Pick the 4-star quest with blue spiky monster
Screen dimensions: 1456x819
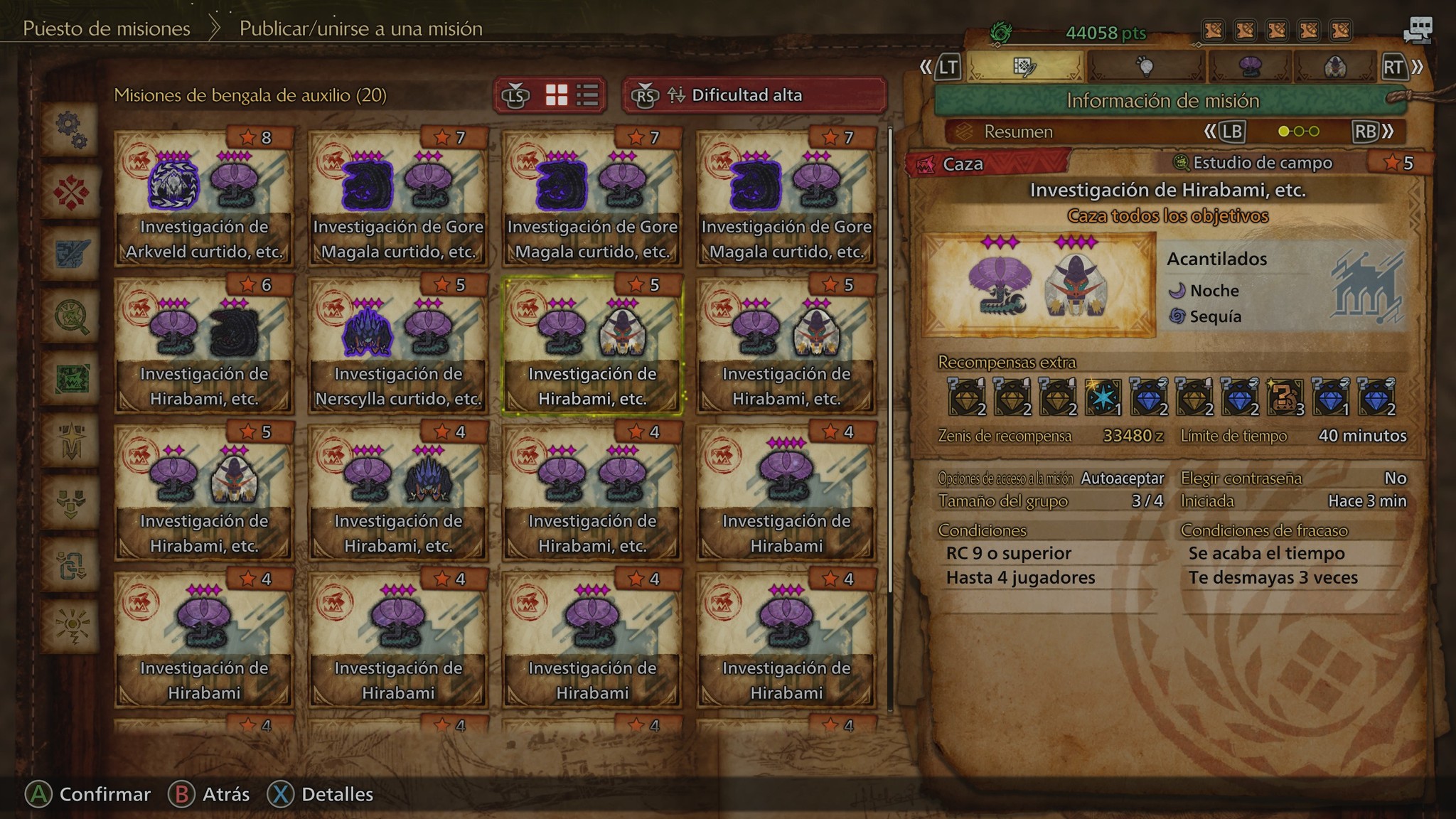click(x=398, y=492)
